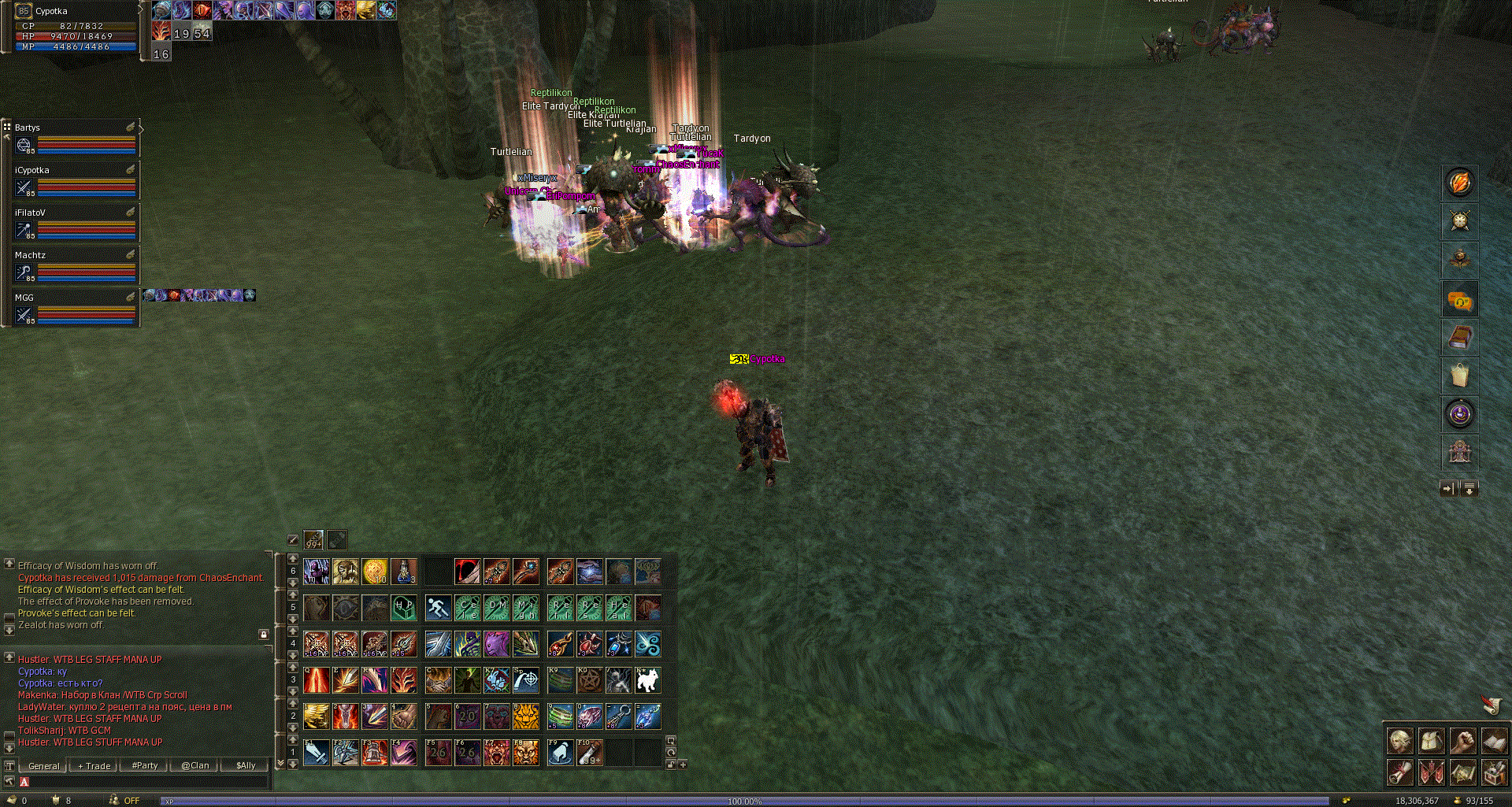1512x807 pixels.
Task: Switch to the +Trade chat tab
Action: [94, 765]
